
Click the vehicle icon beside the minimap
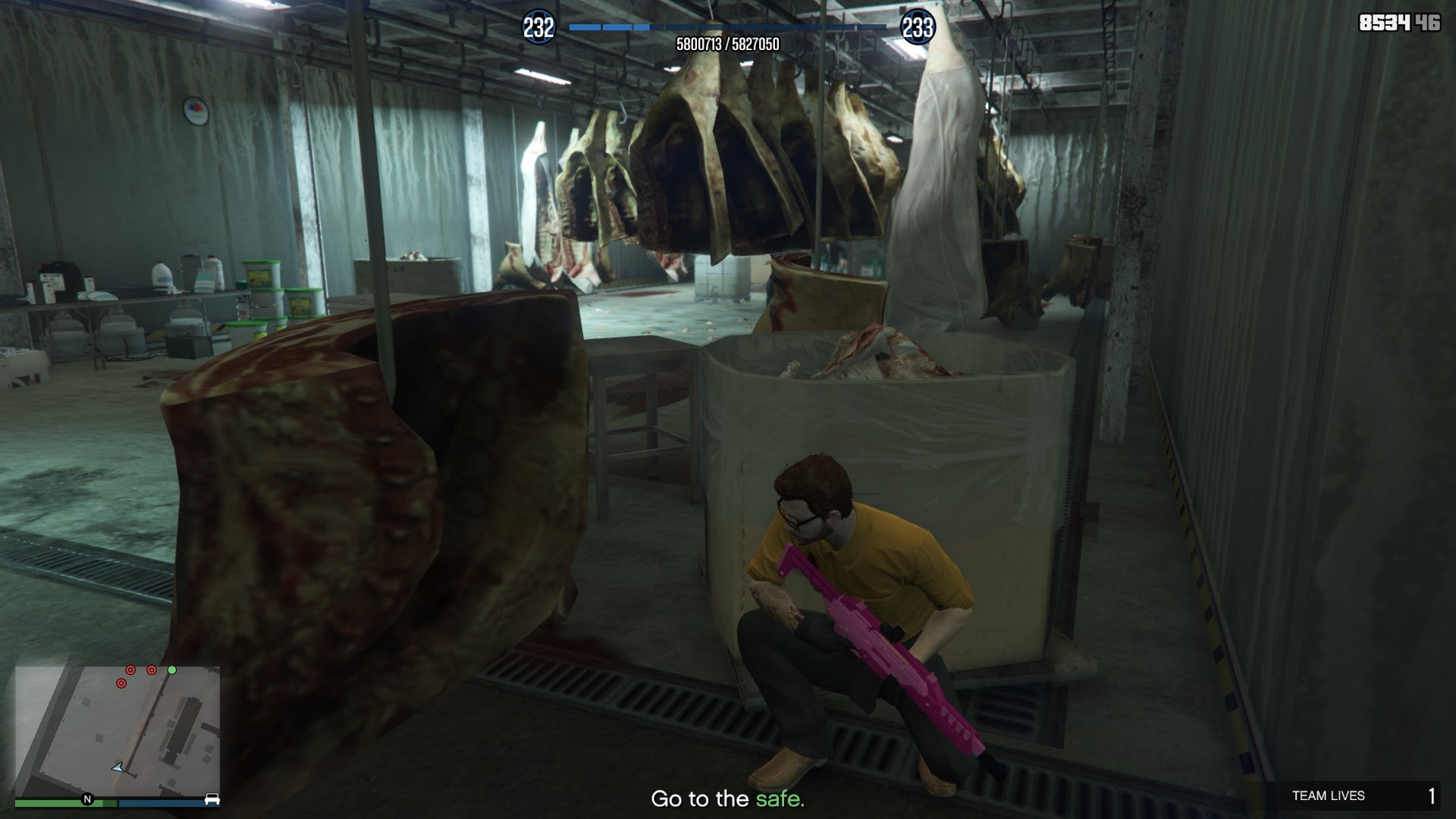(212, 801)
